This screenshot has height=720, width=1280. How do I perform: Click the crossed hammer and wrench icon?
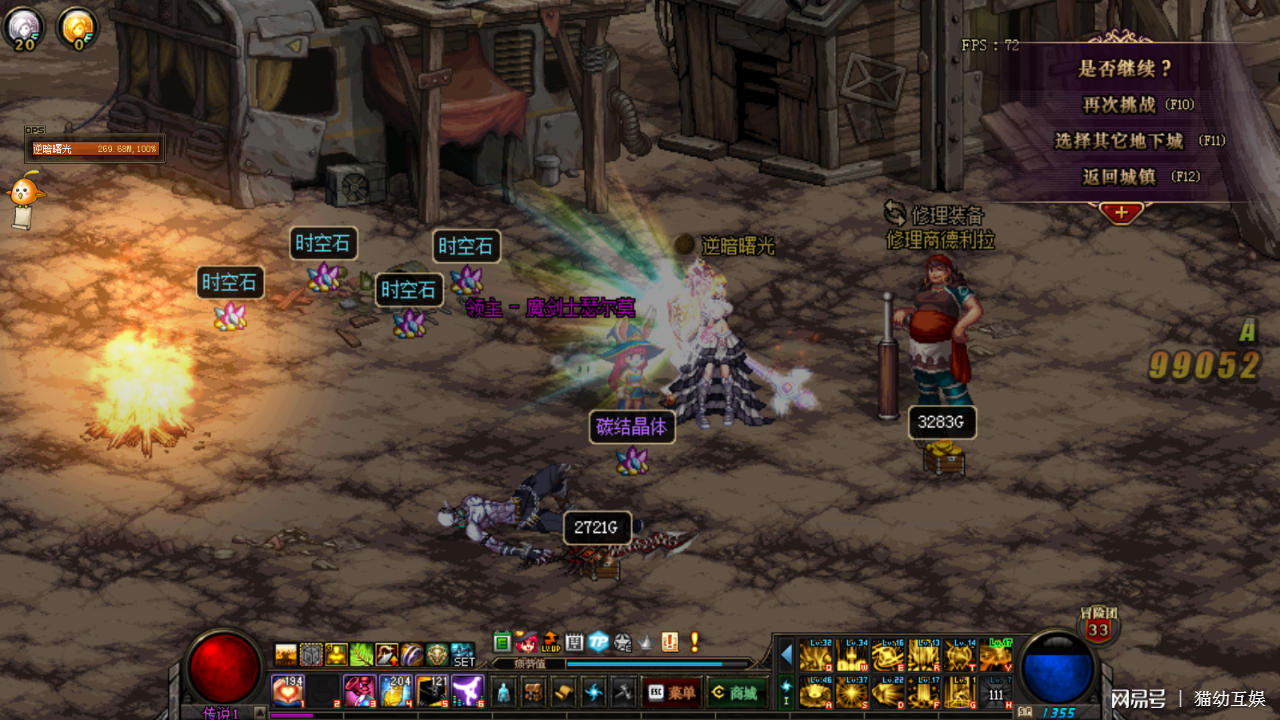(624, 691)
